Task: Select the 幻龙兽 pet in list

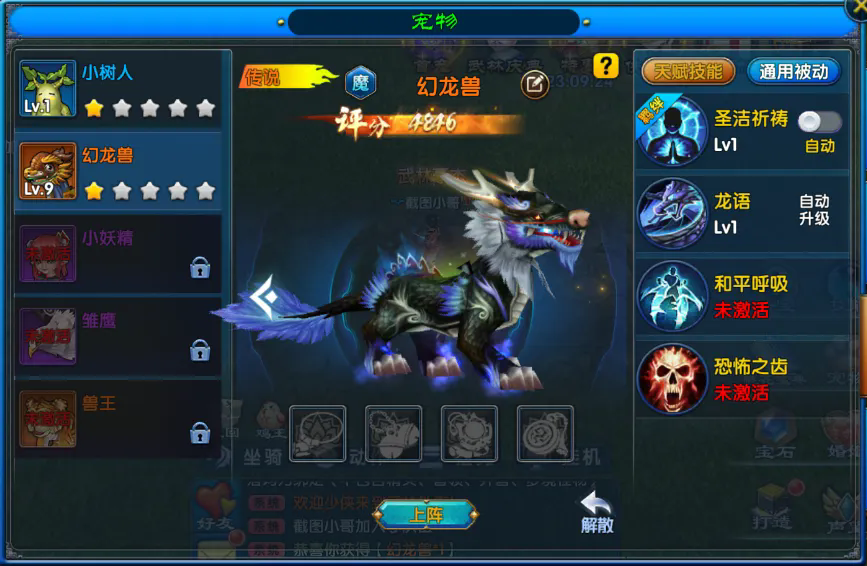Action: point(120,172)
